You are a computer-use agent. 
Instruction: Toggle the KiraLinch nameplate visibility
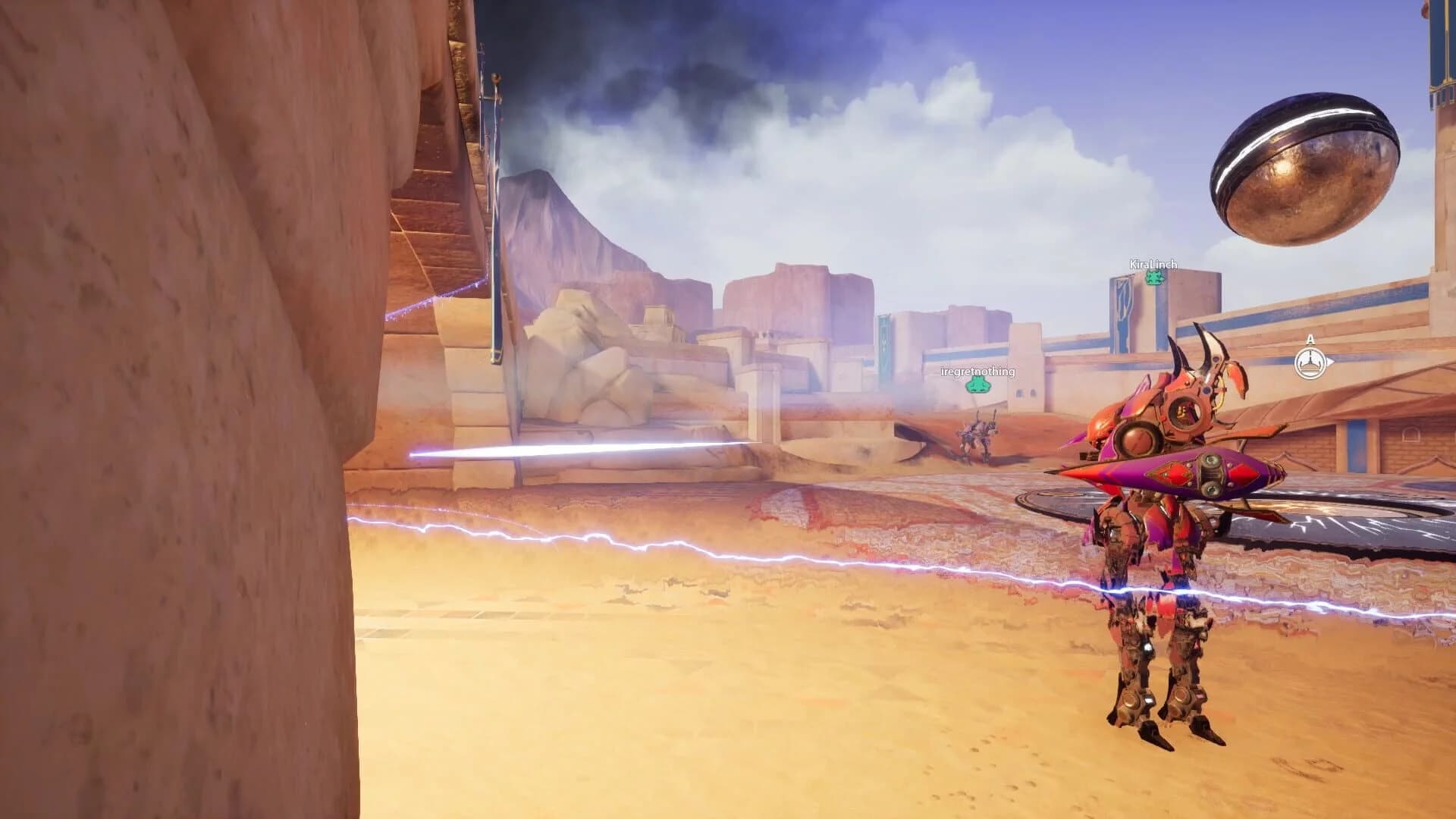coord(1153,264)
